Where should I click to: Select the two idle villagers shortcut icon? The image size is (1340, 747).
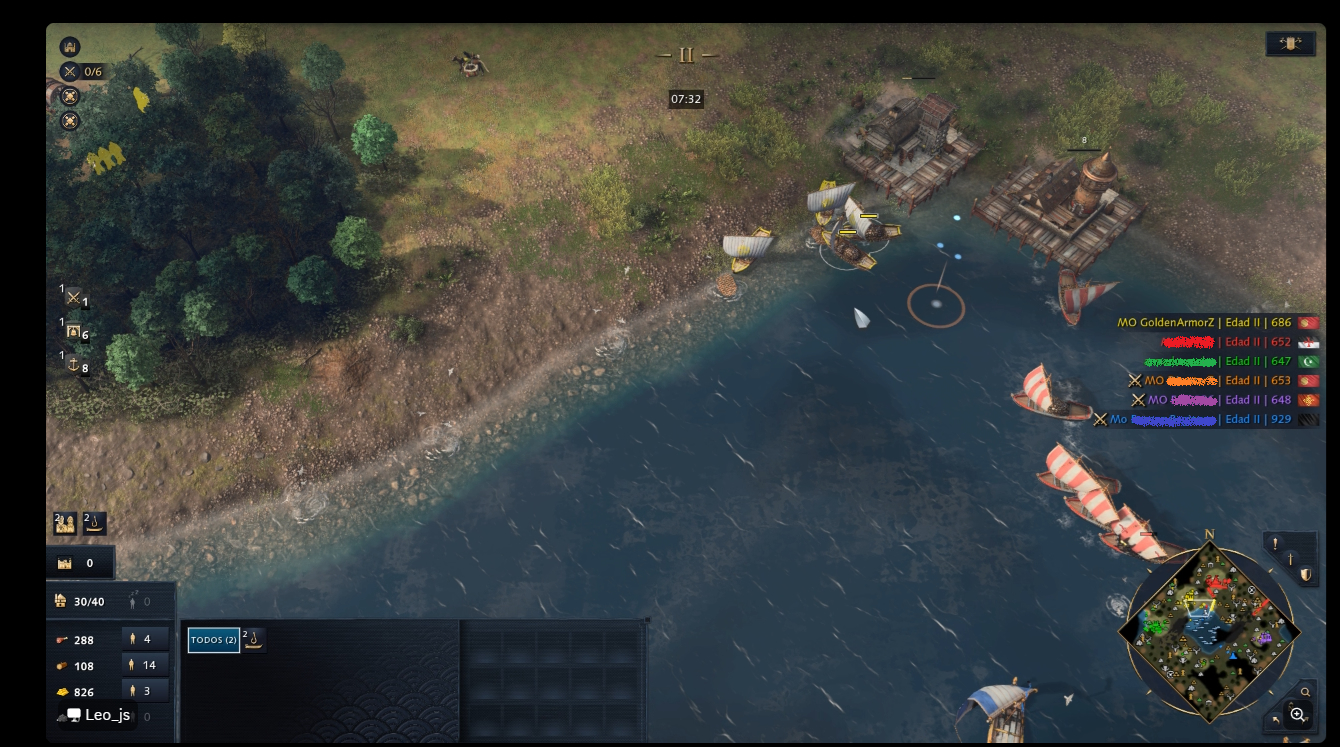(66, 523)
